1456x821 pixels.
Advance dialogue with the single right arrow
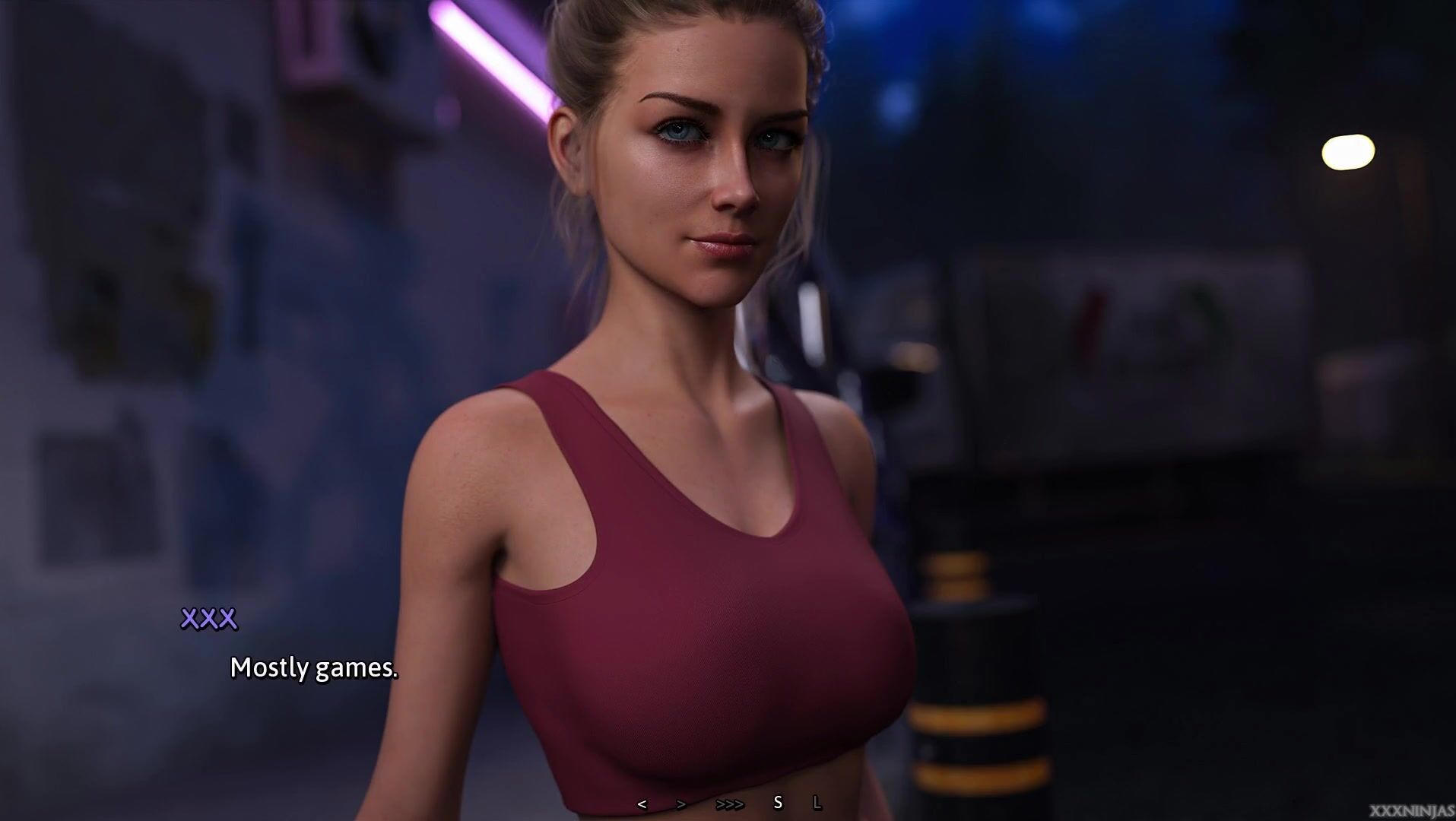[681, 804]
